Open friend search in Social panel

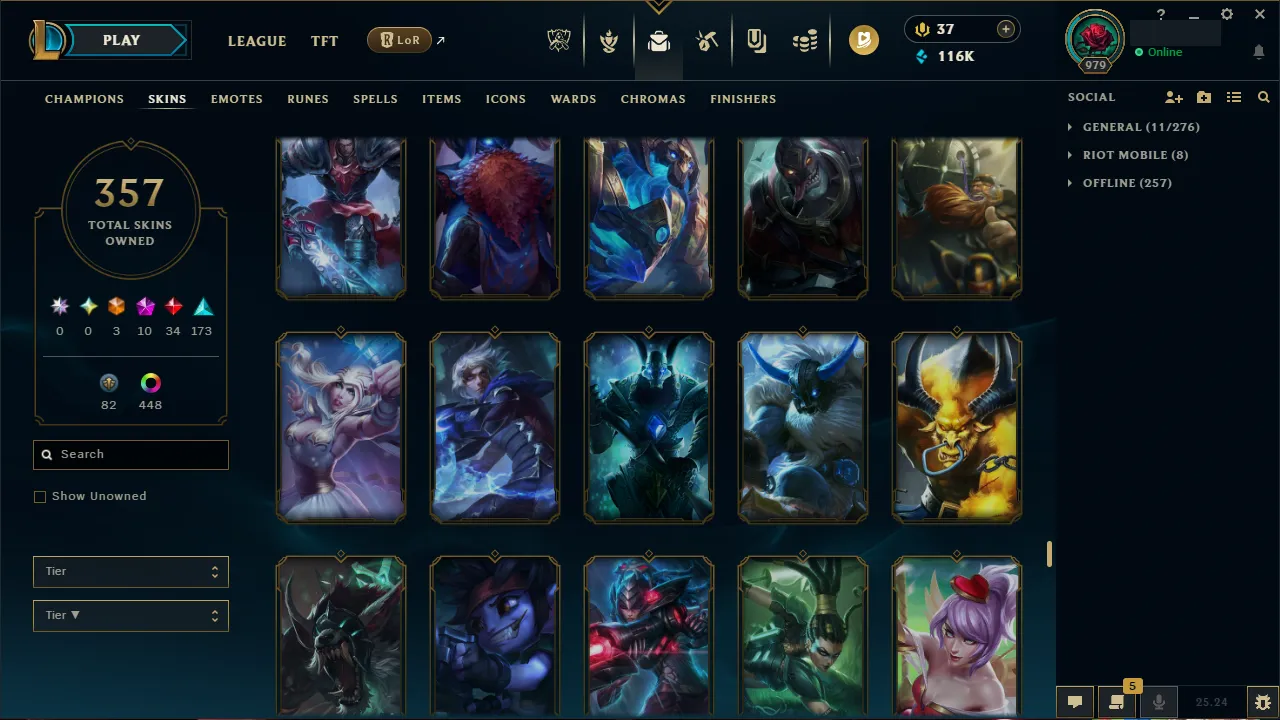[1263, 97]
